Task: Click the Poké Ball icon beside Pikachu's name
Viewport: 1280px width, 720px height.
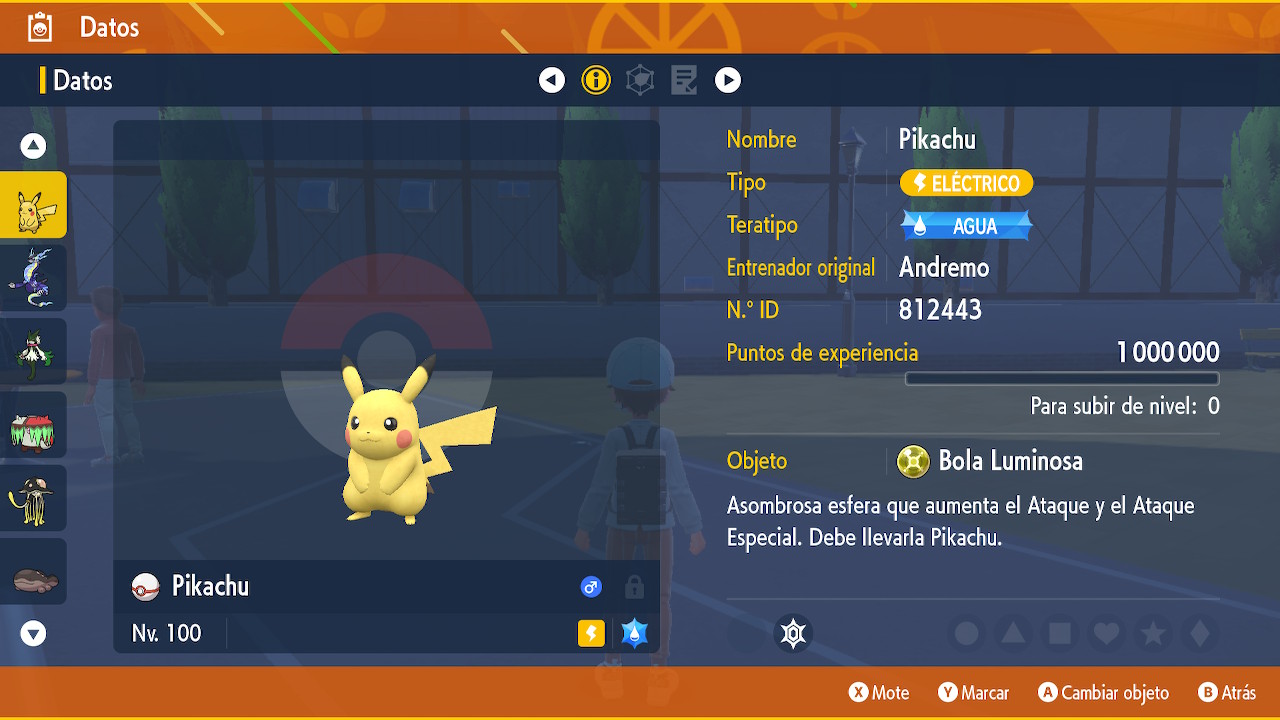Action: click(145, 587)
